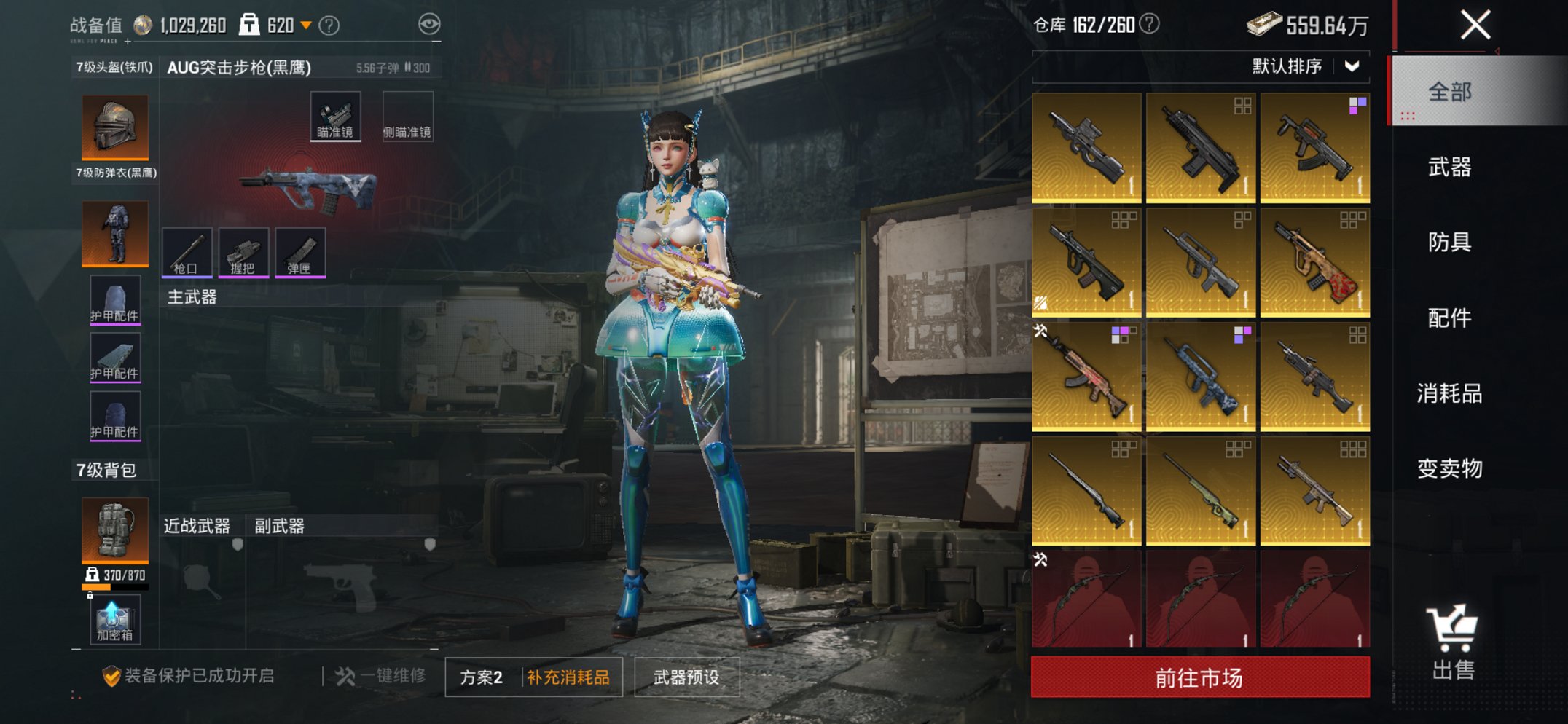Open the 出售 sell cart
This screenshot has height=724, width=1568.
1453,642
